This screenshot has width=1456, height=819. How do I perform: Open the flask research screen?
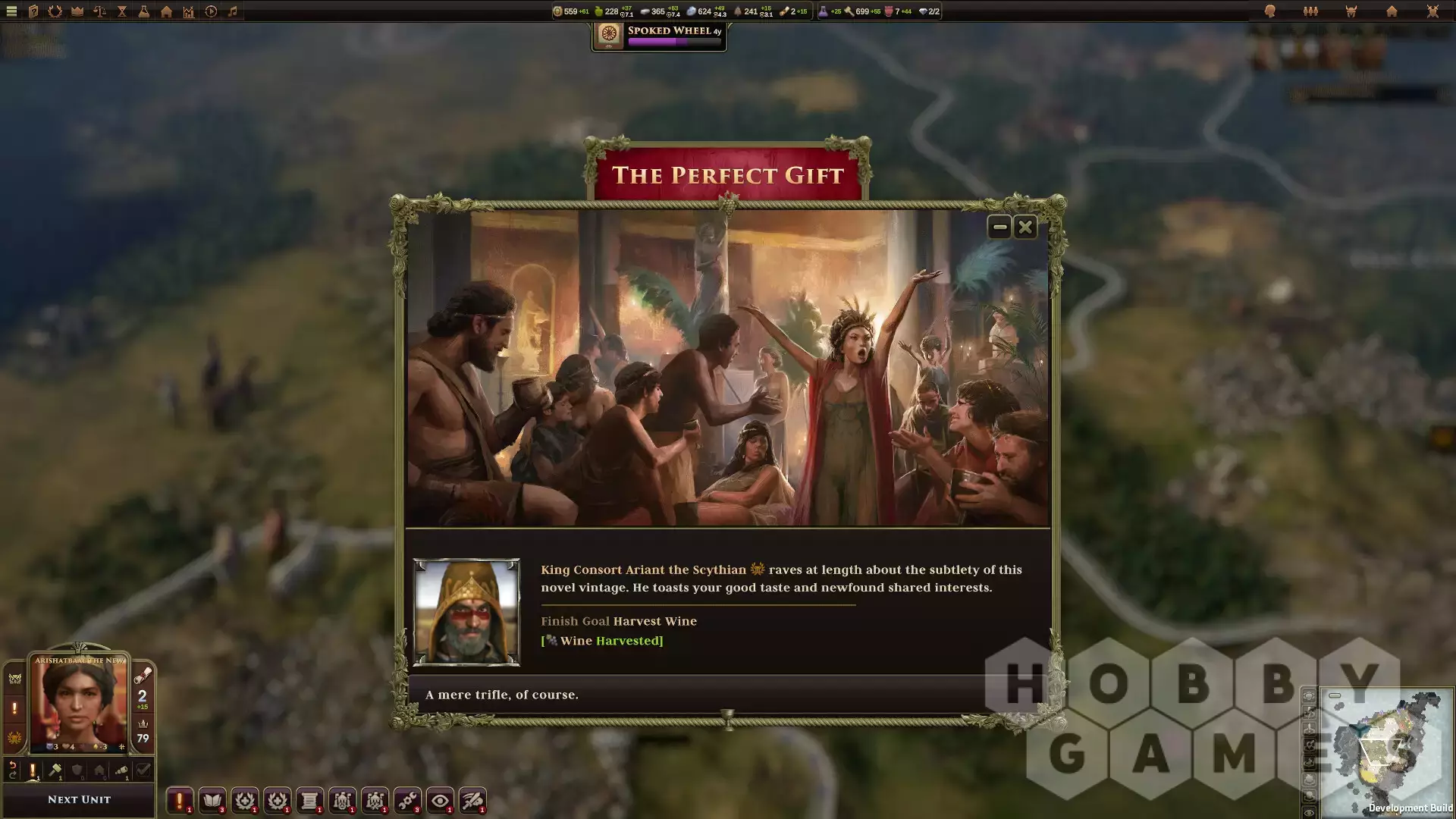(143, 11)
